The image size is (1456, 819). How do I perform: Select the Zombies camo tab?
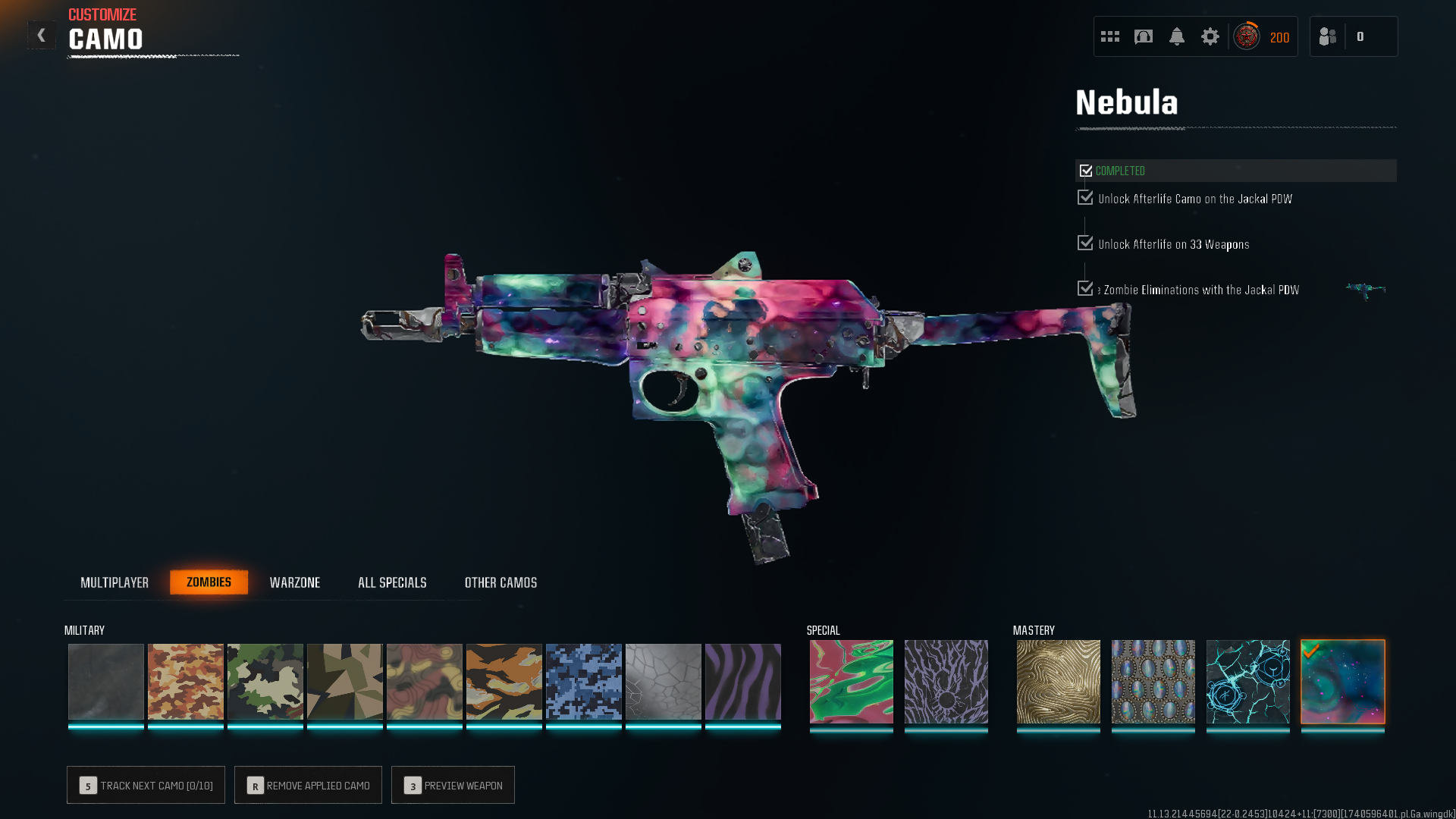coord(209,582)
